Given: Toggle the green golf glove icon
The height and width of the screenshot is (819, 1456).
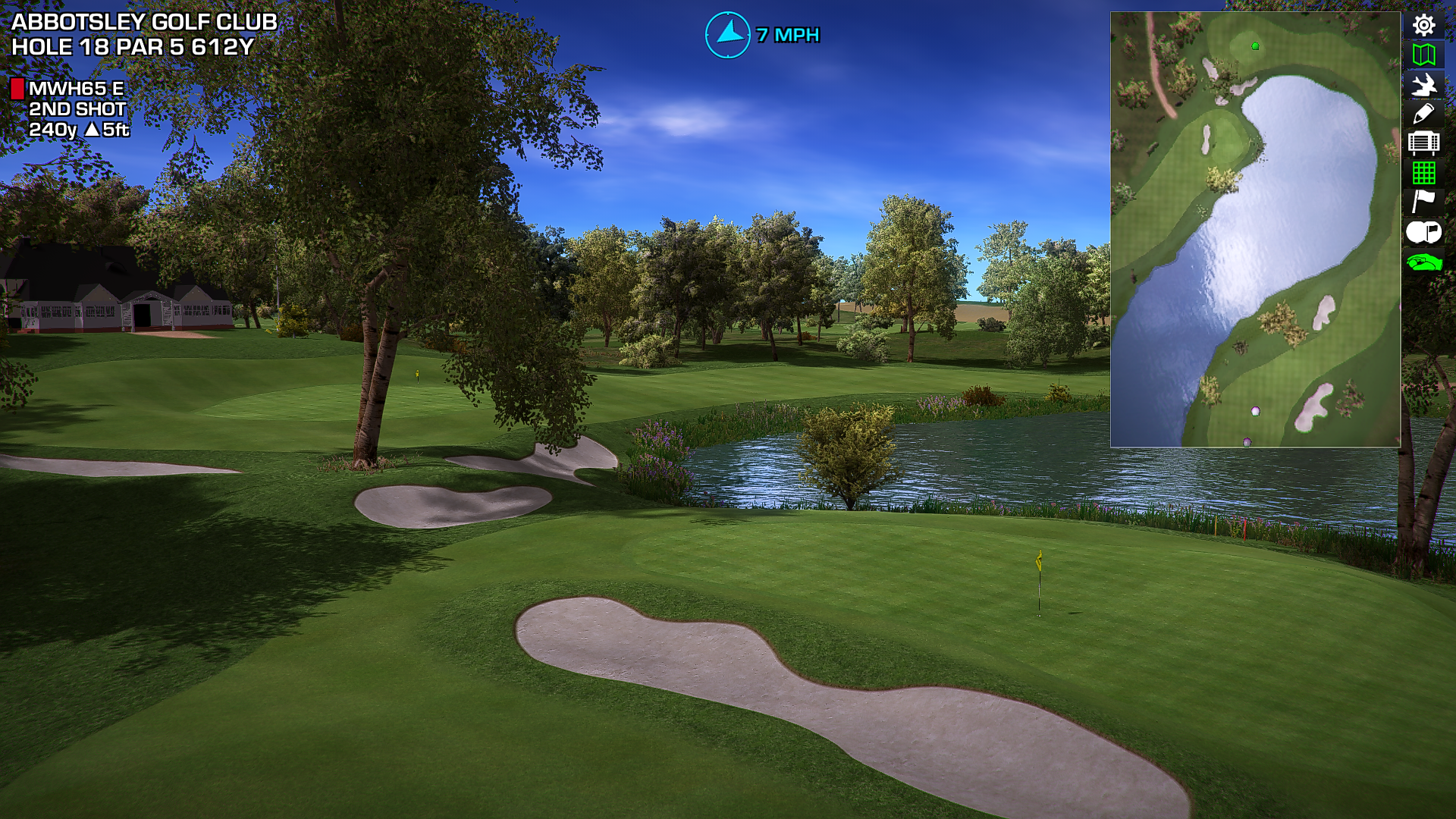Looking at the screenshot, I should click(1423, 262).
